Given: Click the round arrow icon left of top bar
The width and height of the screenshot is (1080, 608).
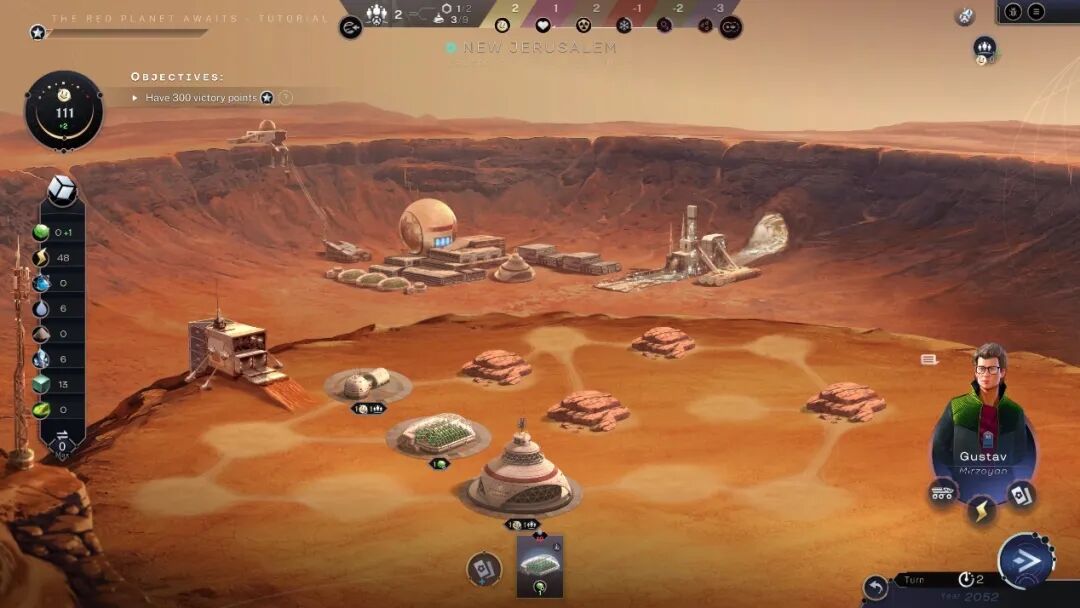Looking at the screenshot, I should 350,28.
